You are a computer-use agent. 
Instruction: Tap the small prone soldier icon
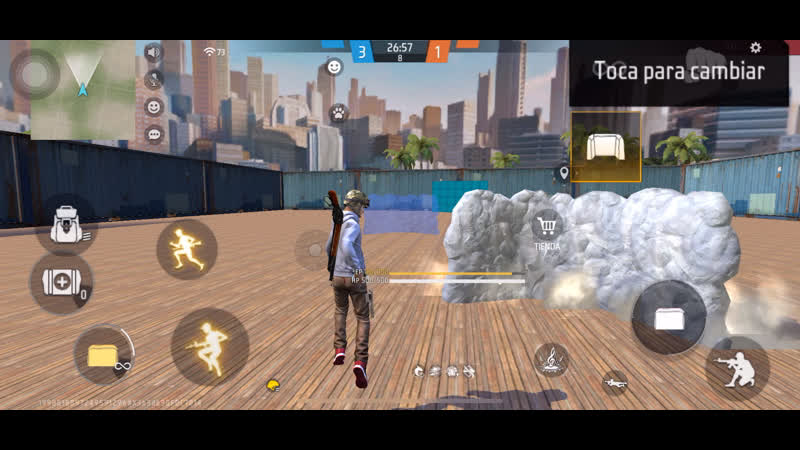pos(615,381)
